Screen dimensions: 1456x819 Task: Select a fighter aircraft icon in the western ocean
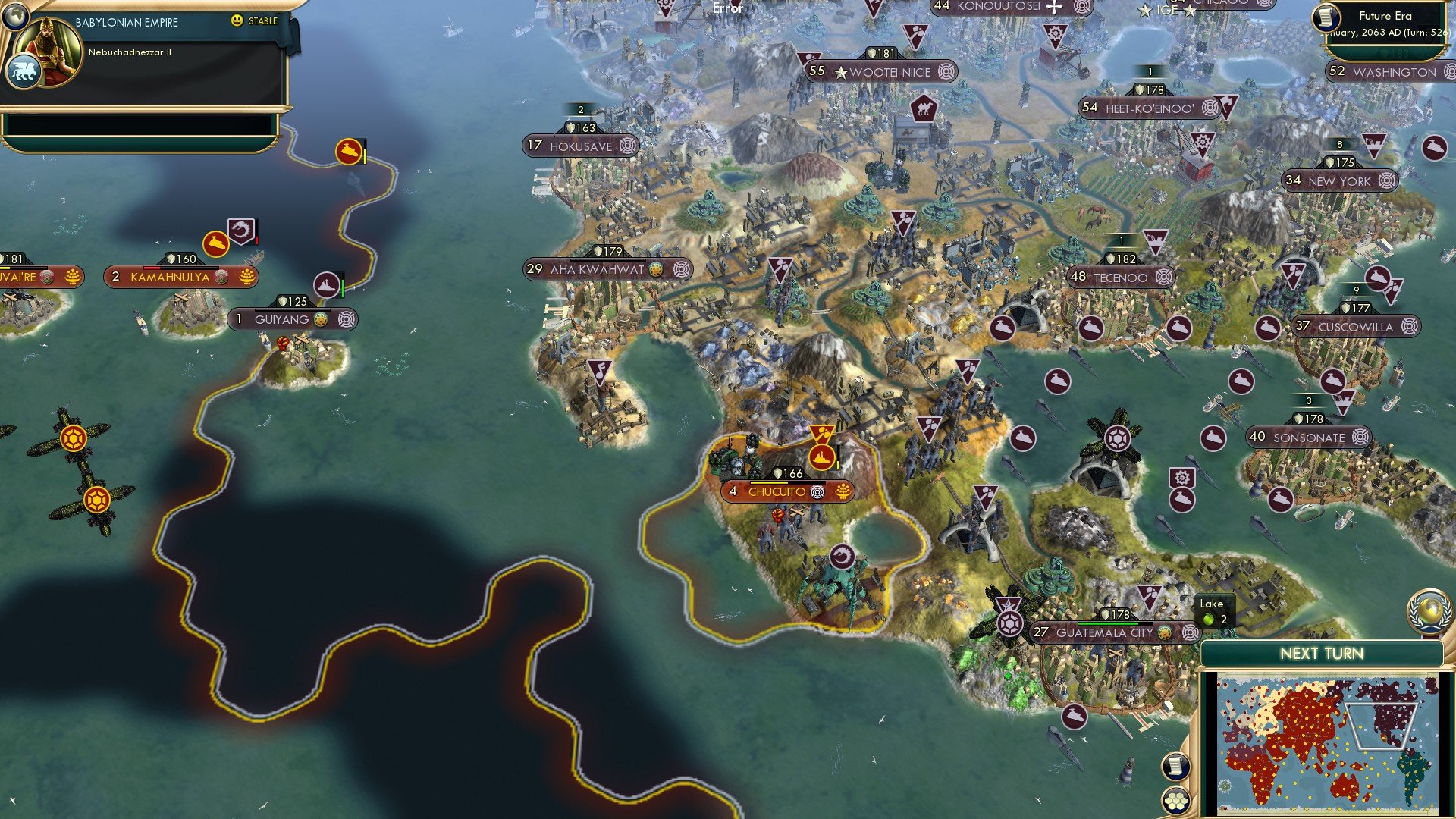point(72,438)
